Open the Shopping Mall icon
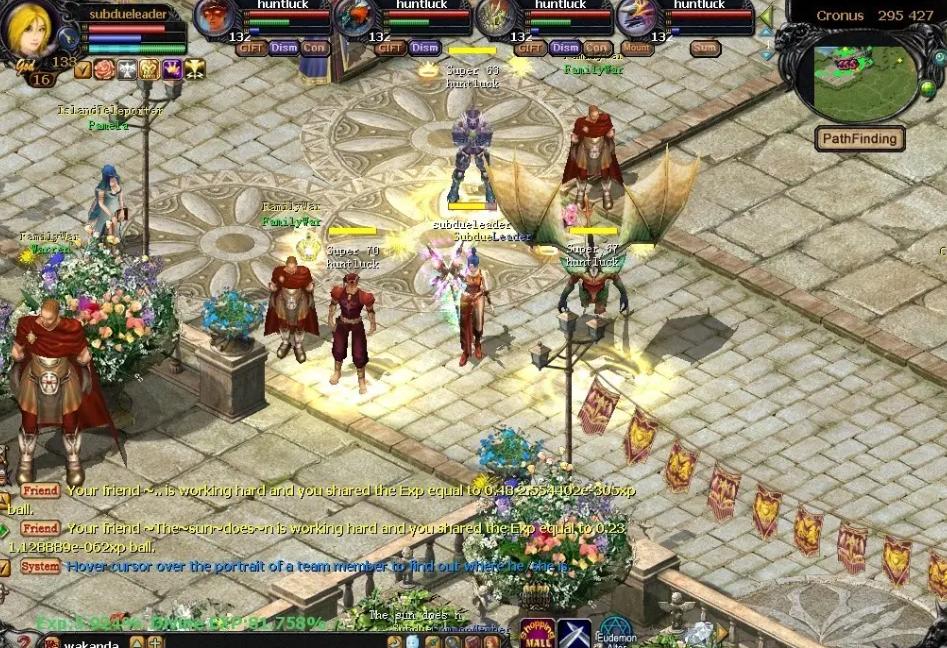 [x=537, y=634]
